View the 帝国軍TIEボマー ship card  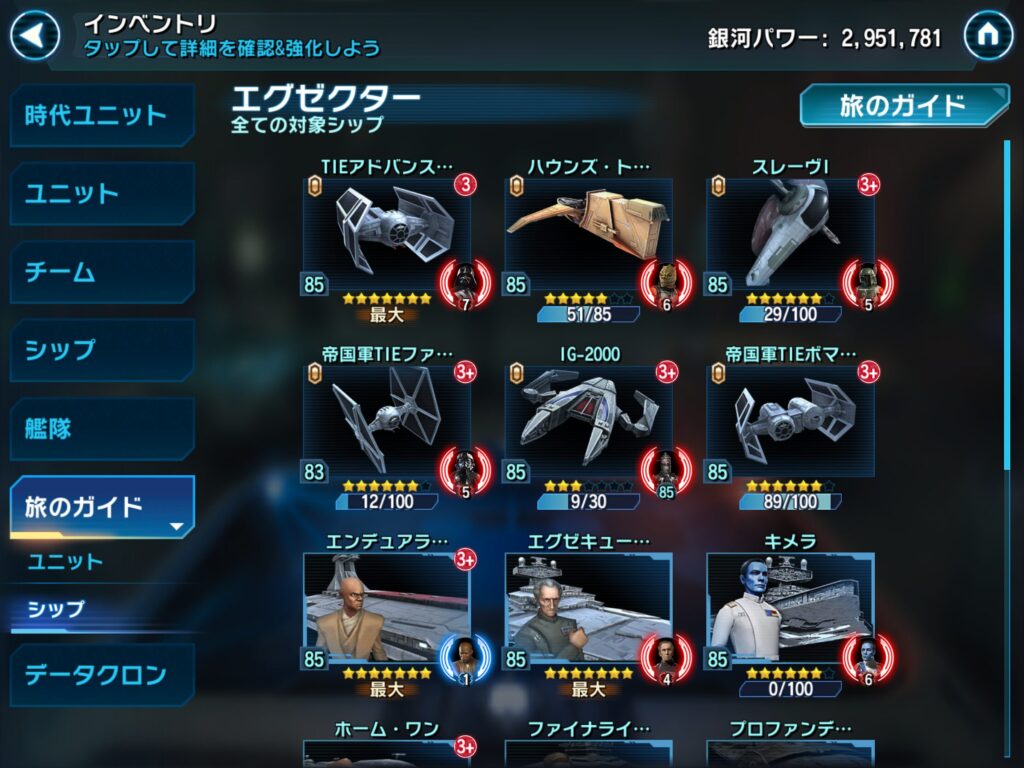pos(790,422)
